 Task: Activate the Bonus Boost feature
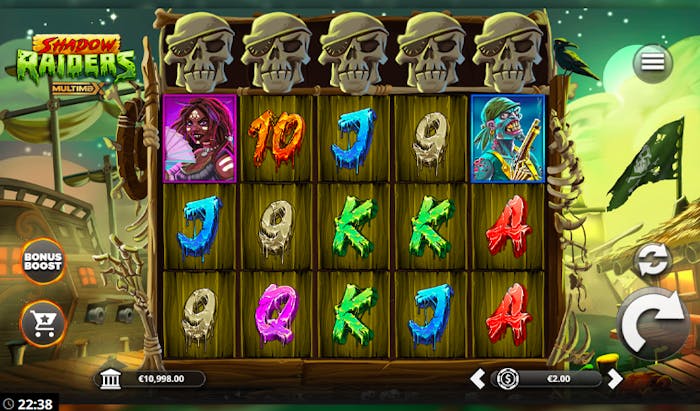(x=42, y=261)
